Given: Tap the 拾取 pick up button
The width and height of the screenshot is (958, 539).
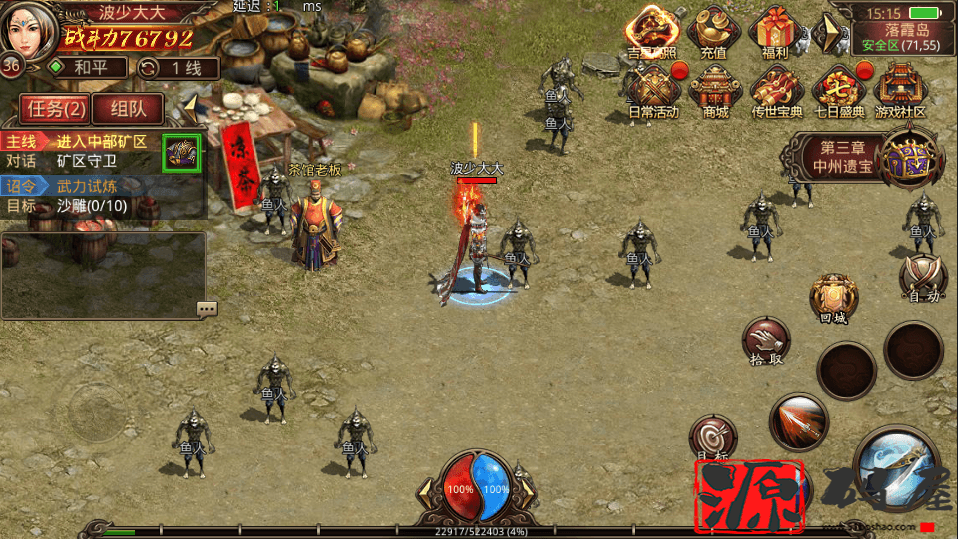Looking at the screenshot, I should (x=765, y=341).
